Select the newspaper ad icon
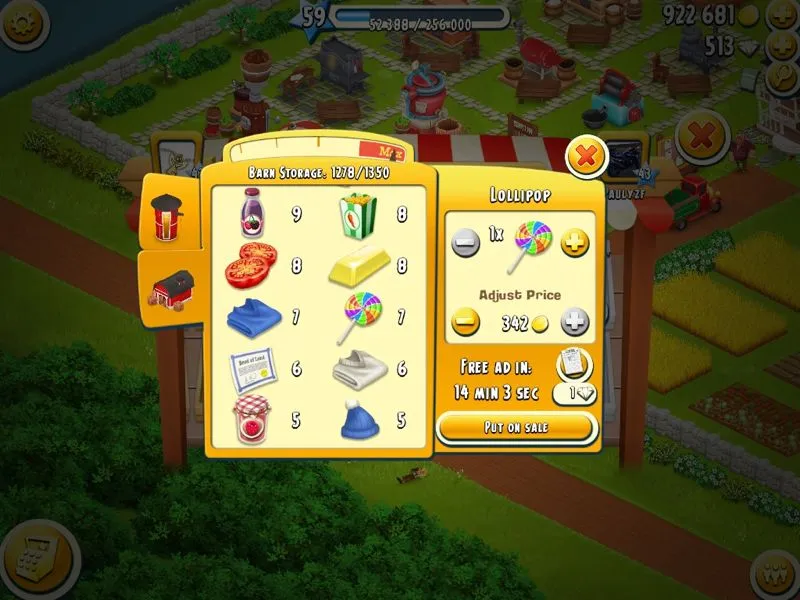Viewport: 800px width, 600px height. pos(573,363)
